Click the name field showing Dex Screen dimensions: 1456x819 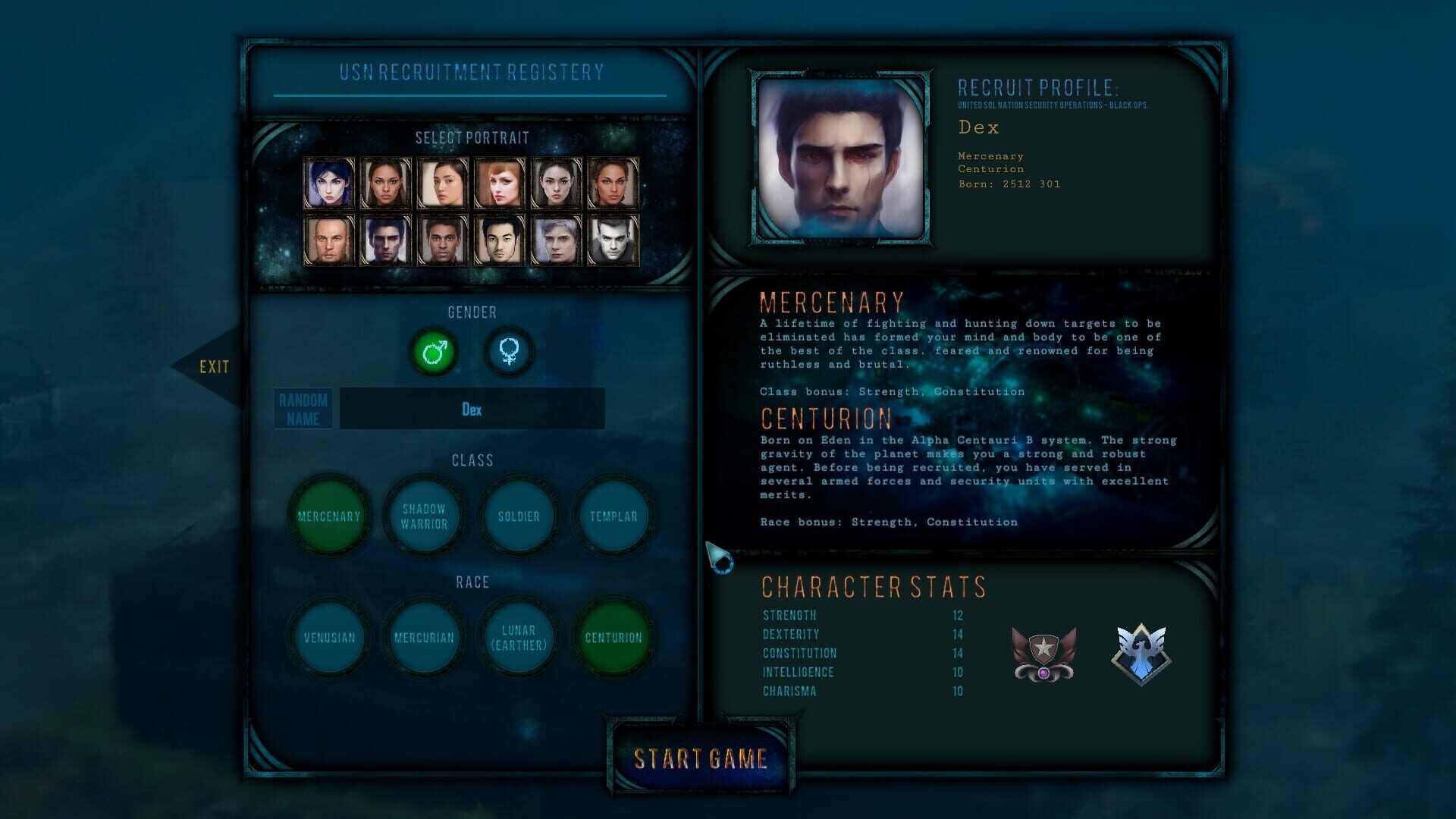coord(472,408)
